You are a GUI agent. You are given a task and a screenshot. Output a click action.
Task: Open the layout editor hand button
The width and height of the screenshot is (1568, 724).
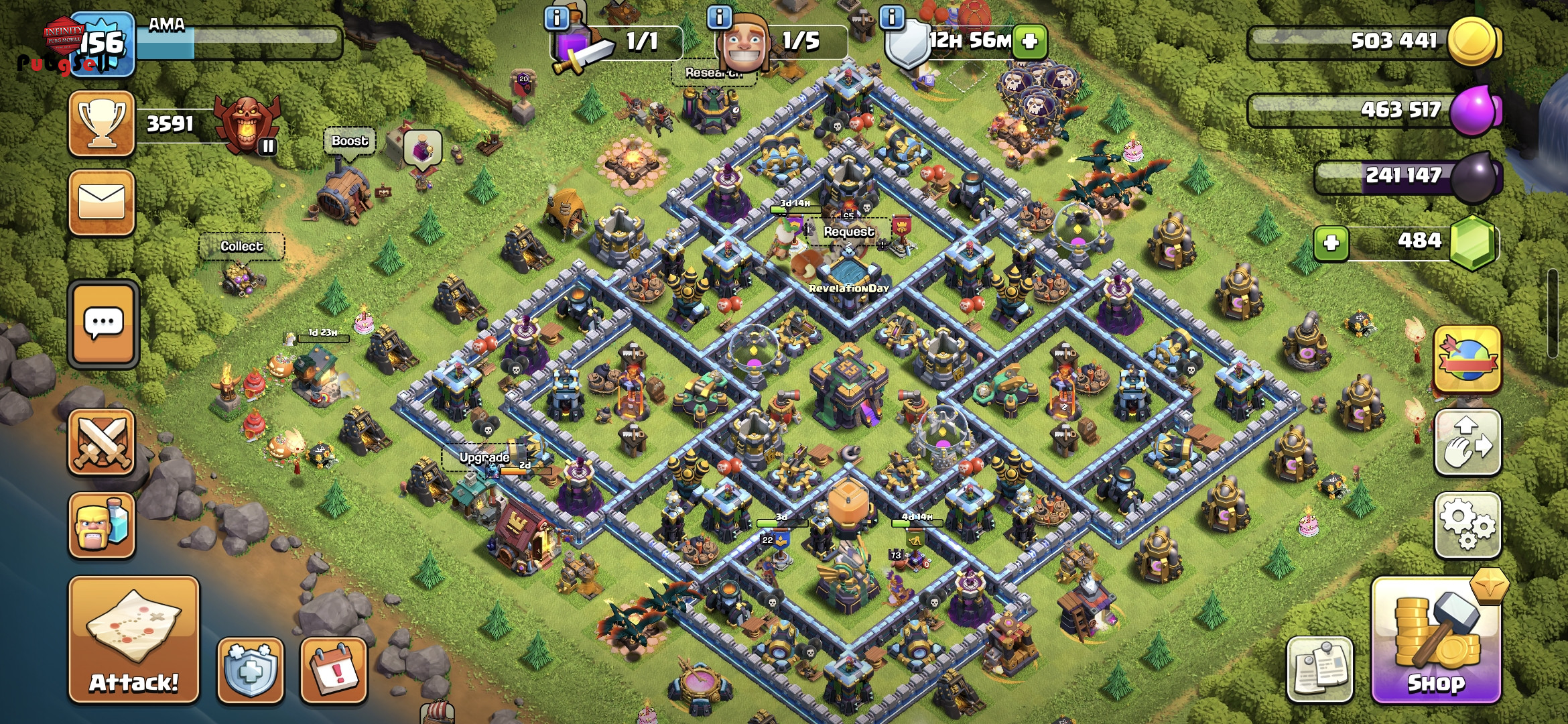(1467, 442)
